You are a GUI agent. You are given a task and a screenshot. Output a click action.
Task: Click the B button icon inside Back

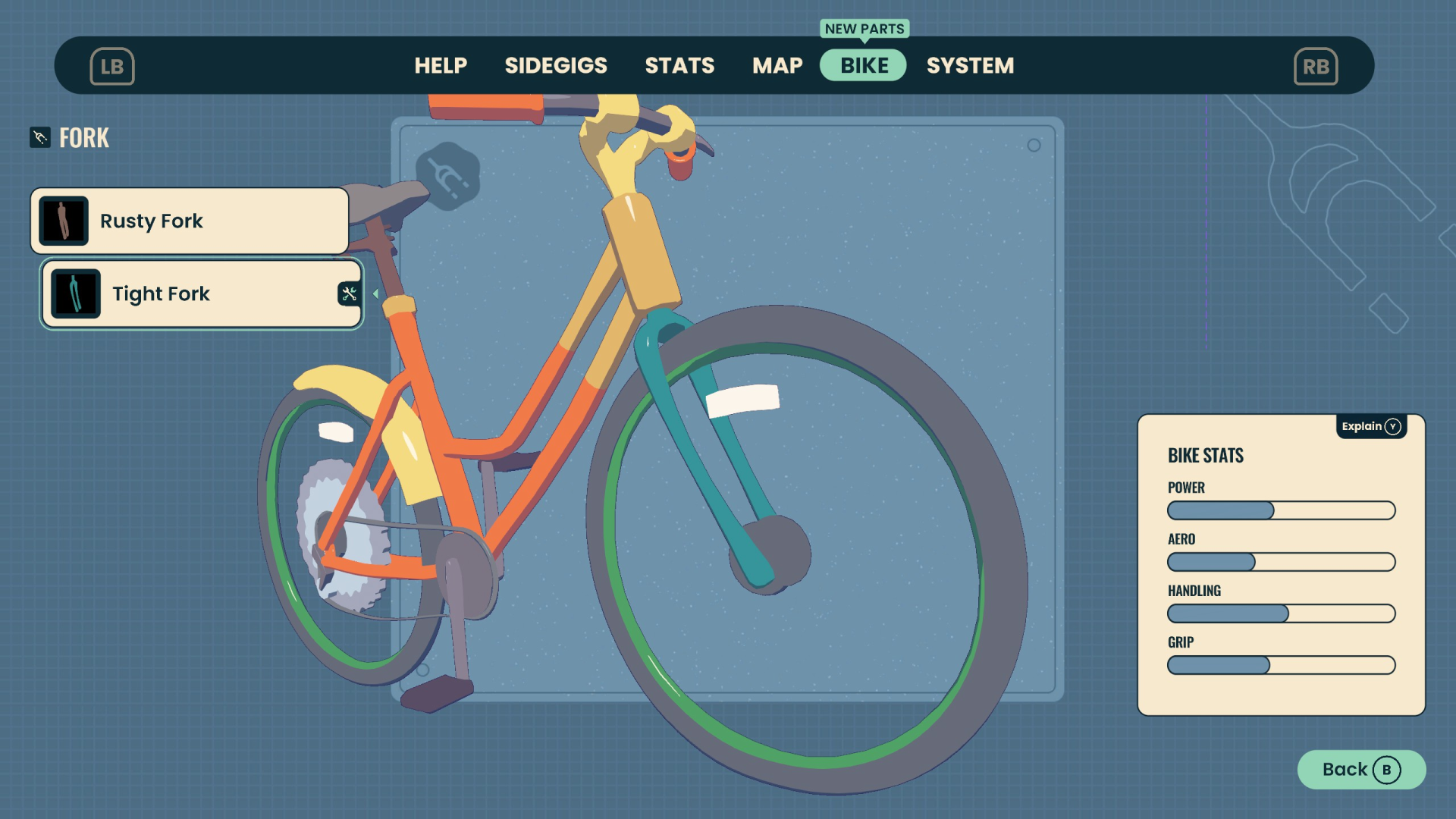(1388, 769)
